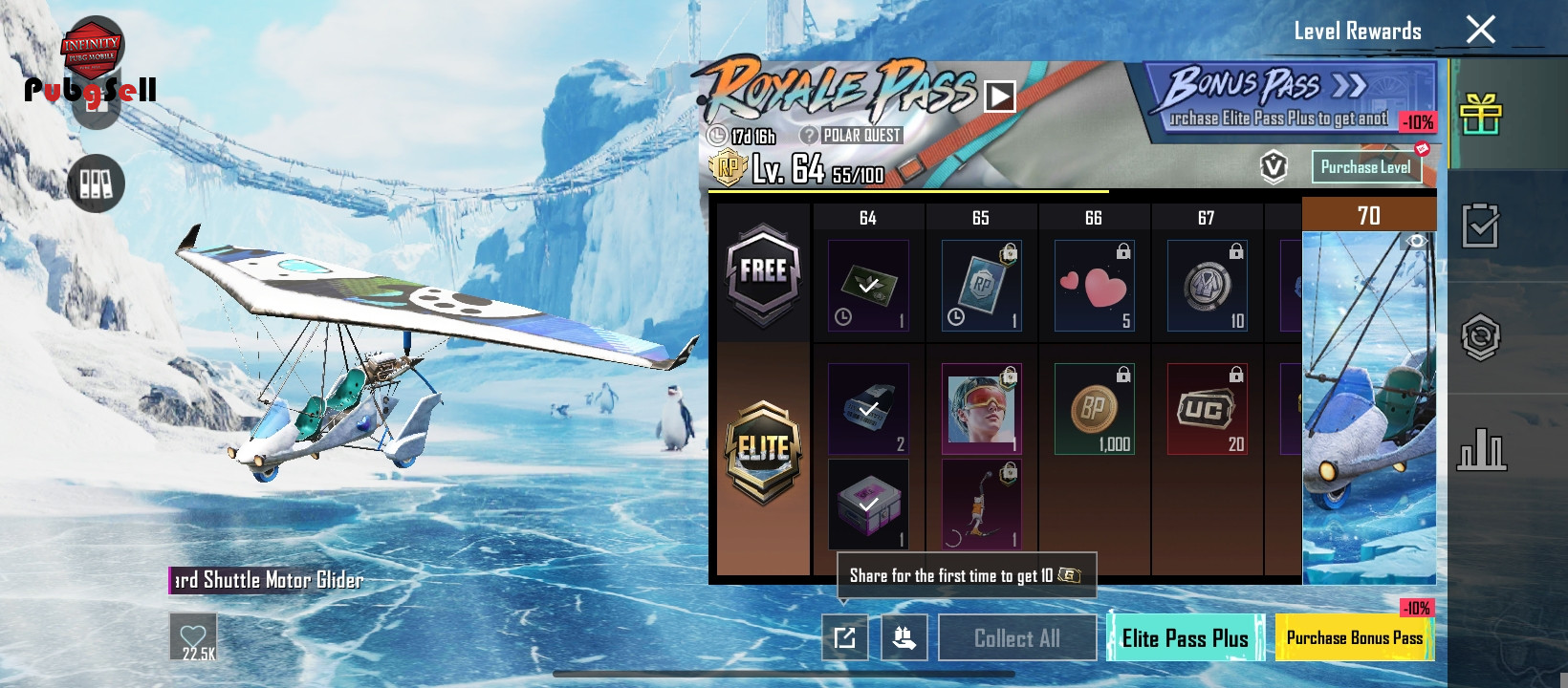Viewport: 1568px width, 688px height.
Task: Select the level 66 hearts reward
Action: click(1094, 286)
